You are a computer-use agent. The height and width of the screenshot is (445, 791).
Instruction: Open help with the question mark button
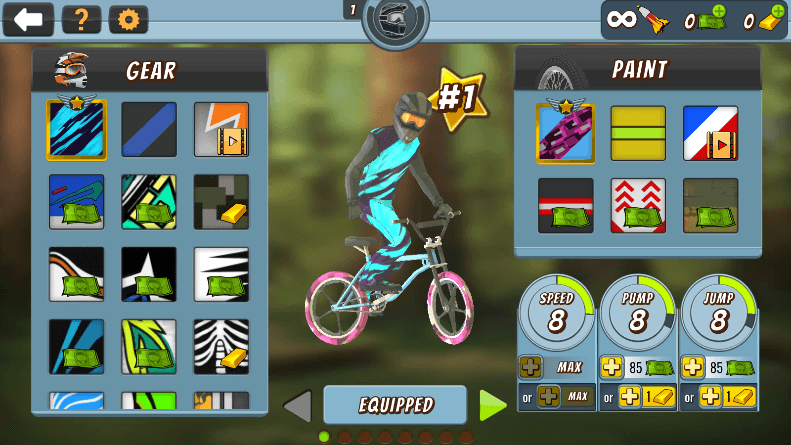pyautogui.click(x=81, y=19)
